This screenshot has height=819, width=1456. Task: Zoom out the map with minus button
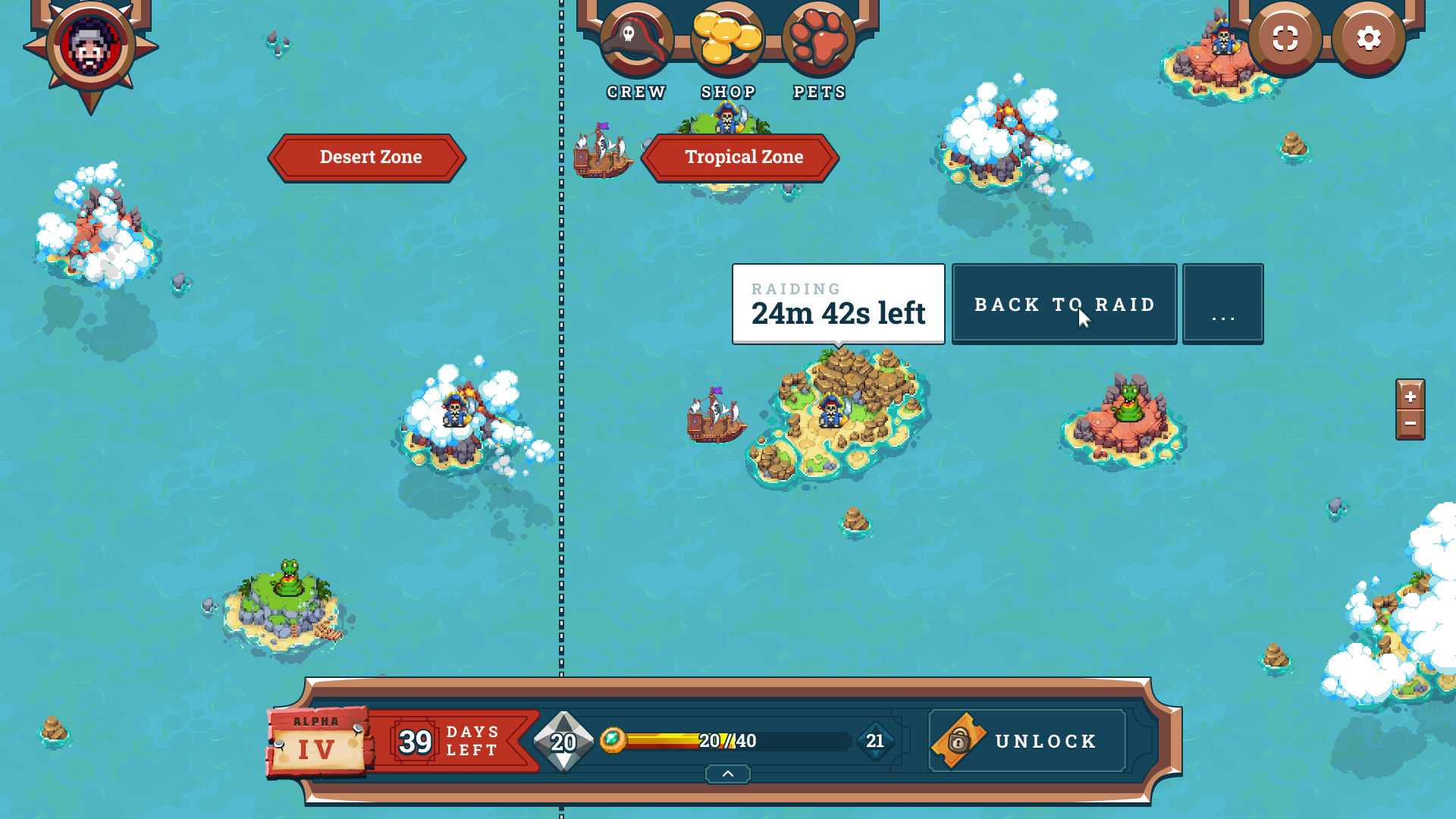1410,424
